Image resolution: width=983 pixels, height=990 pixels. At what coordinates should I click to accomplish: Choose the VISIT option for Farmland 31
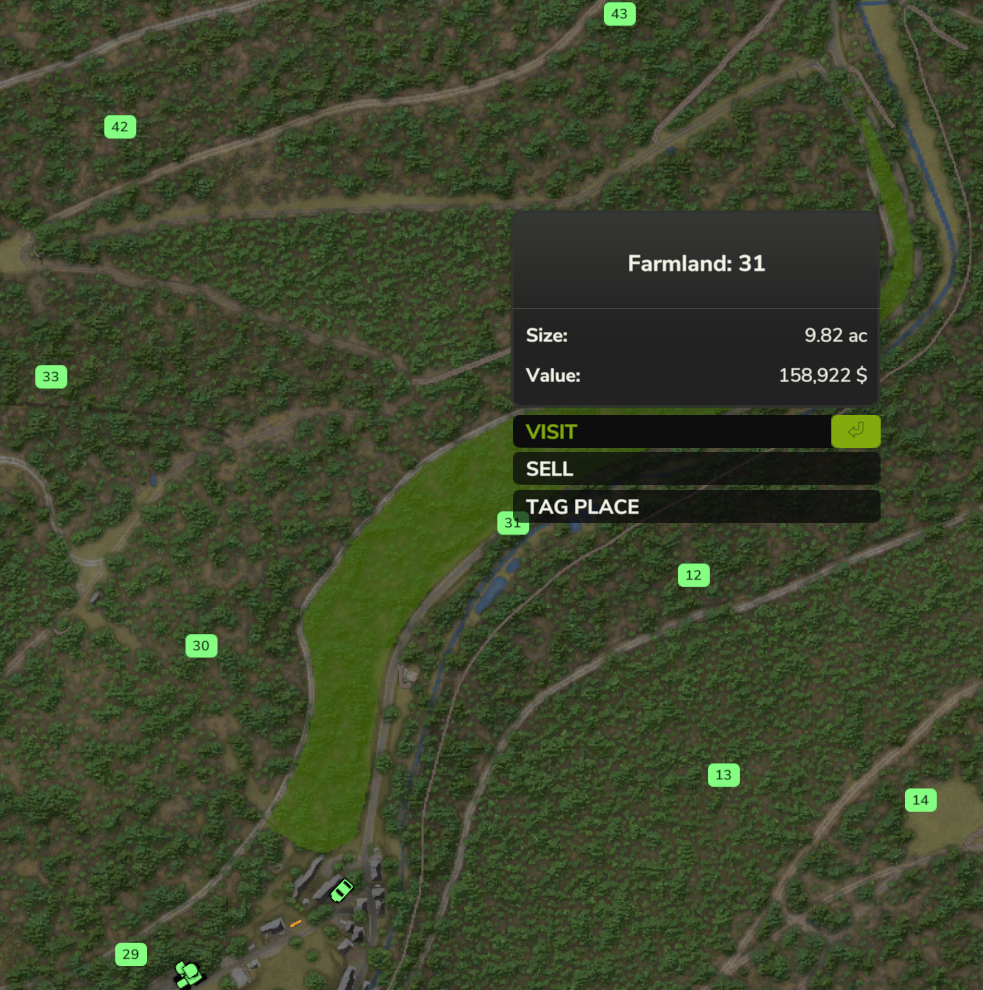tap(672, 432)
